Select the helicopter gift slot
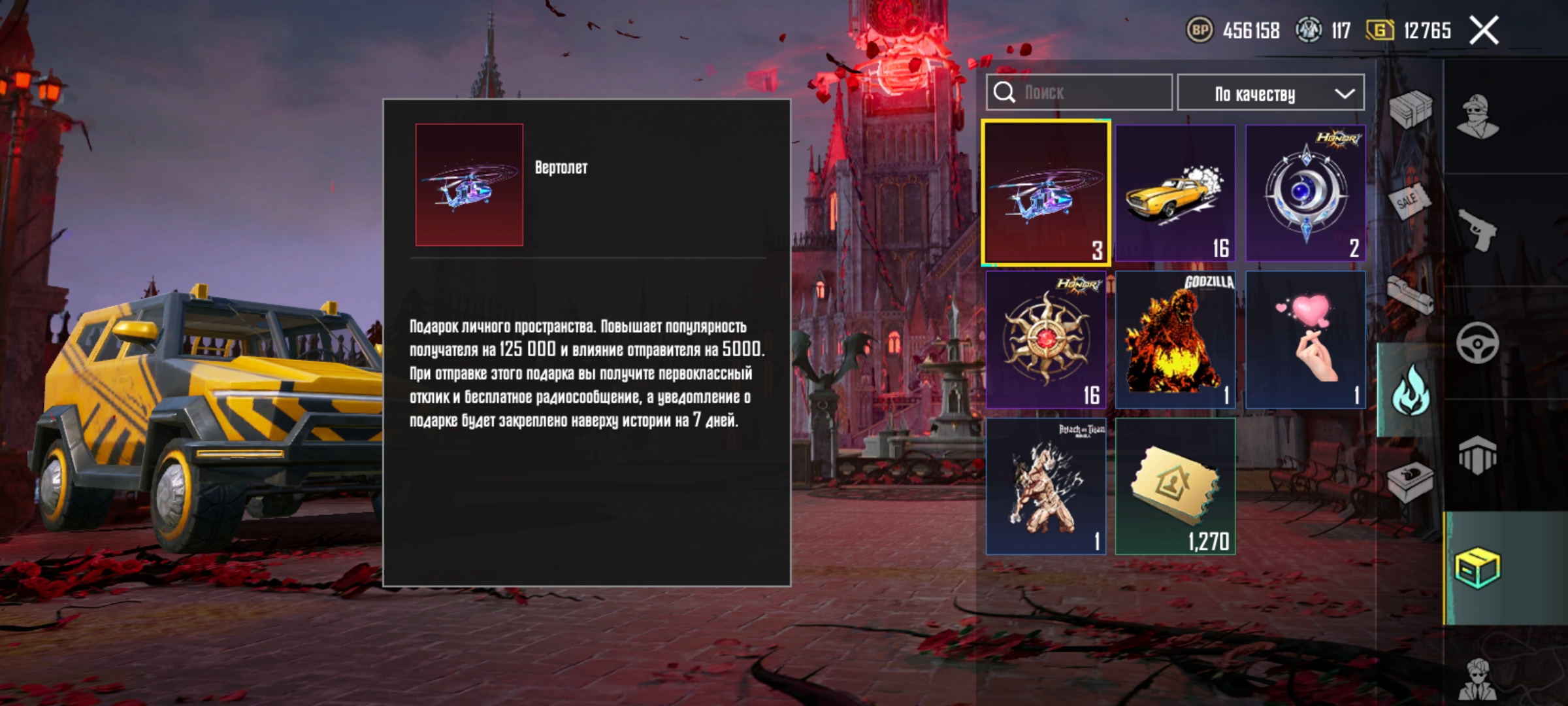Viewport: 1568px width, 706px height. click(1045, 193)
